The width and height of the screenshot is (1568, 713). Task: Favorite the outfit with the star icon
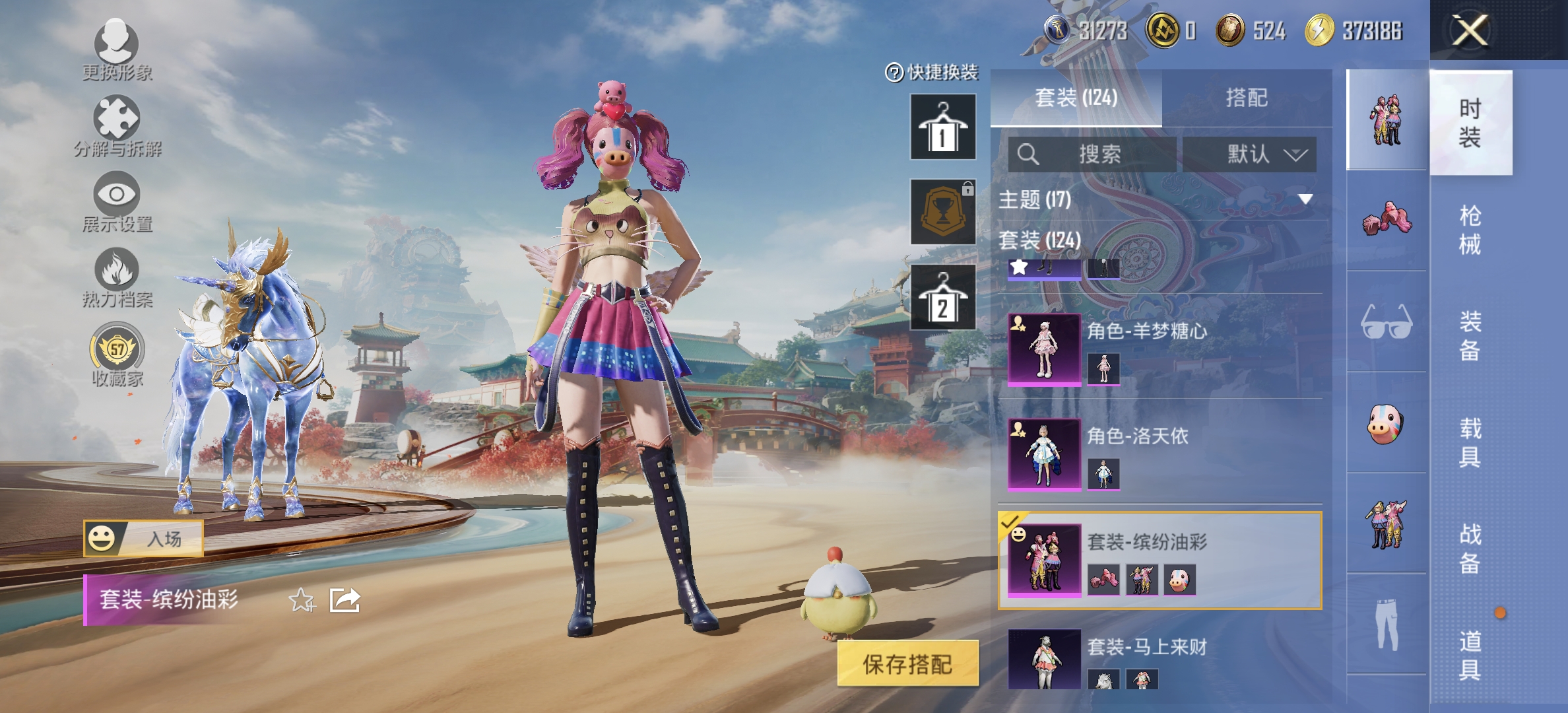pos(302,600)
